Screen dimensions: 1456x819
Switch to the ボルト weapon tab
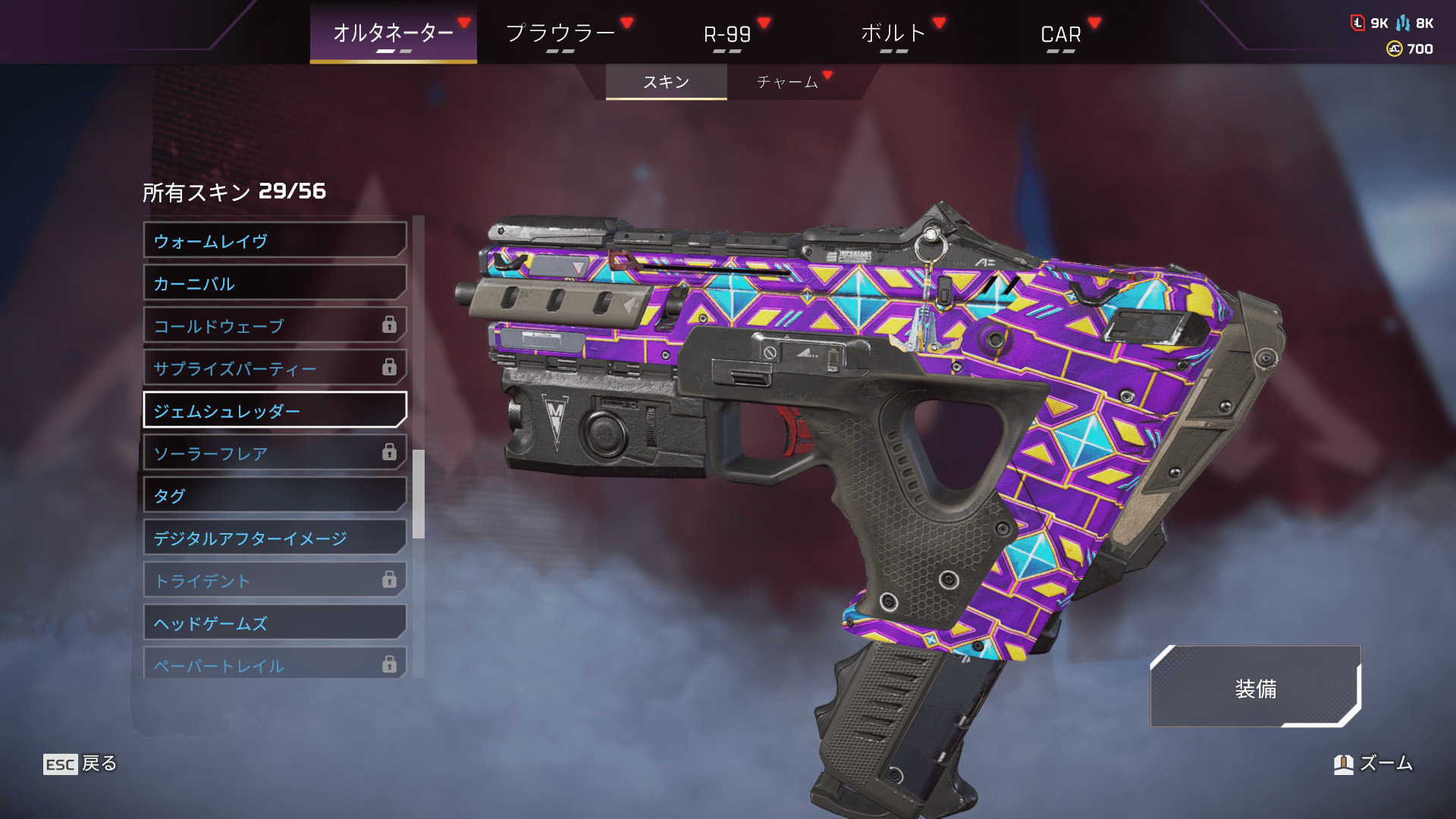coord(893,33)
